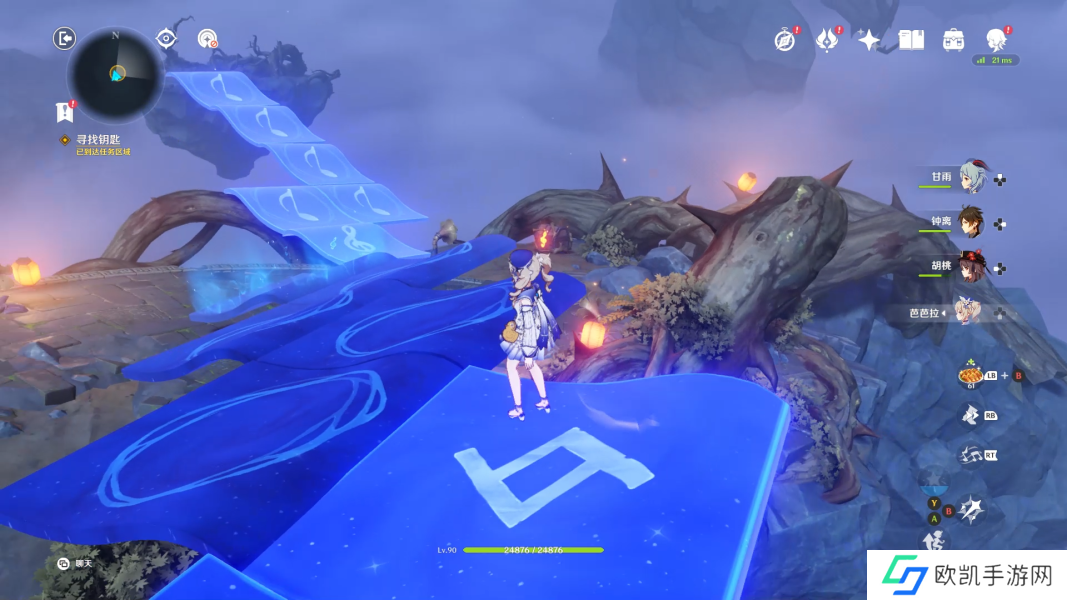Open the adventurer handbook book icon
The image size is (1067, 600).
(911, 39)
